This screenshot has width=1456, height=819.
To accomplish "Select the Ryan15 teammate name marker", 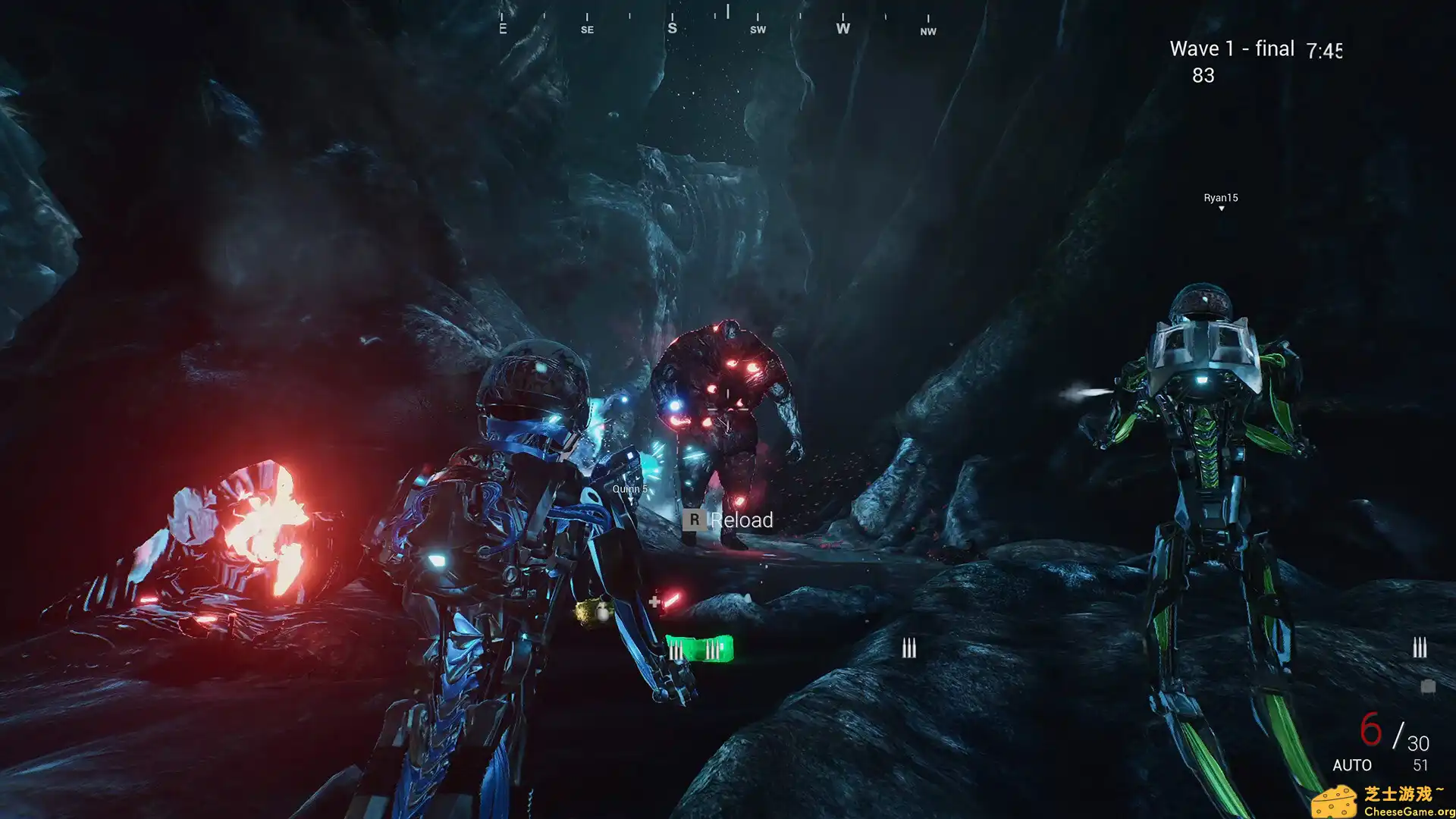I will coord(1220,199).
